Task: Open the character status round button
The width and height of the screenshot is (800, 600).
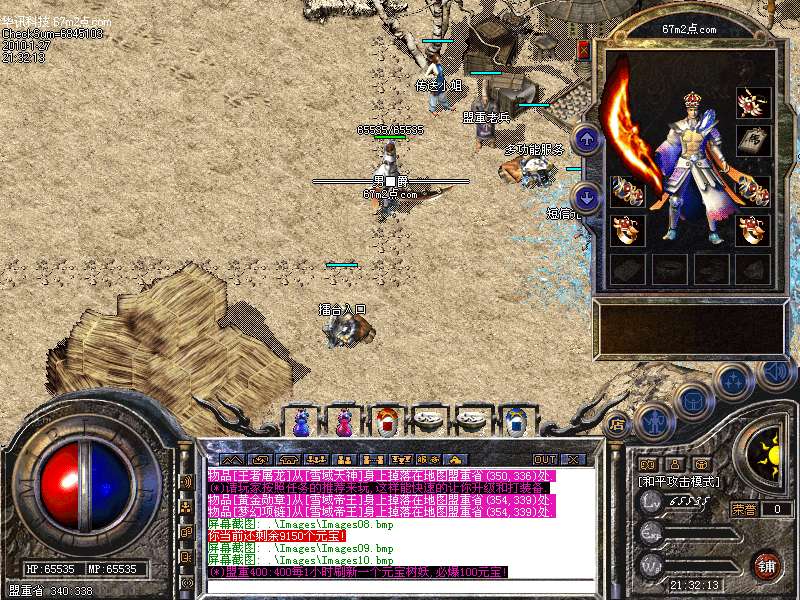Action: coord(654,420)
